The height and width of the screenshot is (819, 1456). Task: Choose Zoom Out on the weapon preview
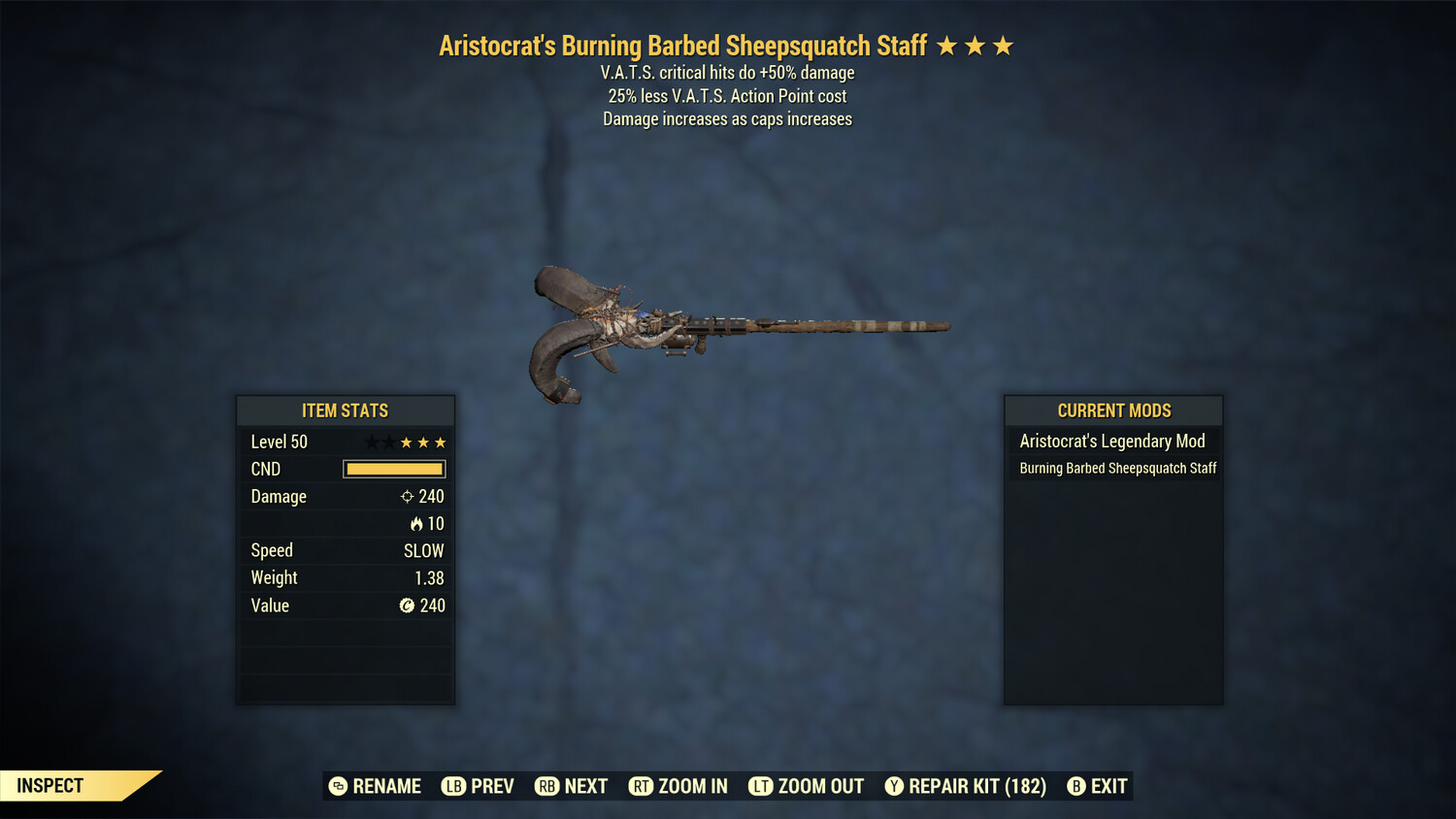click(x=807, y=786)
